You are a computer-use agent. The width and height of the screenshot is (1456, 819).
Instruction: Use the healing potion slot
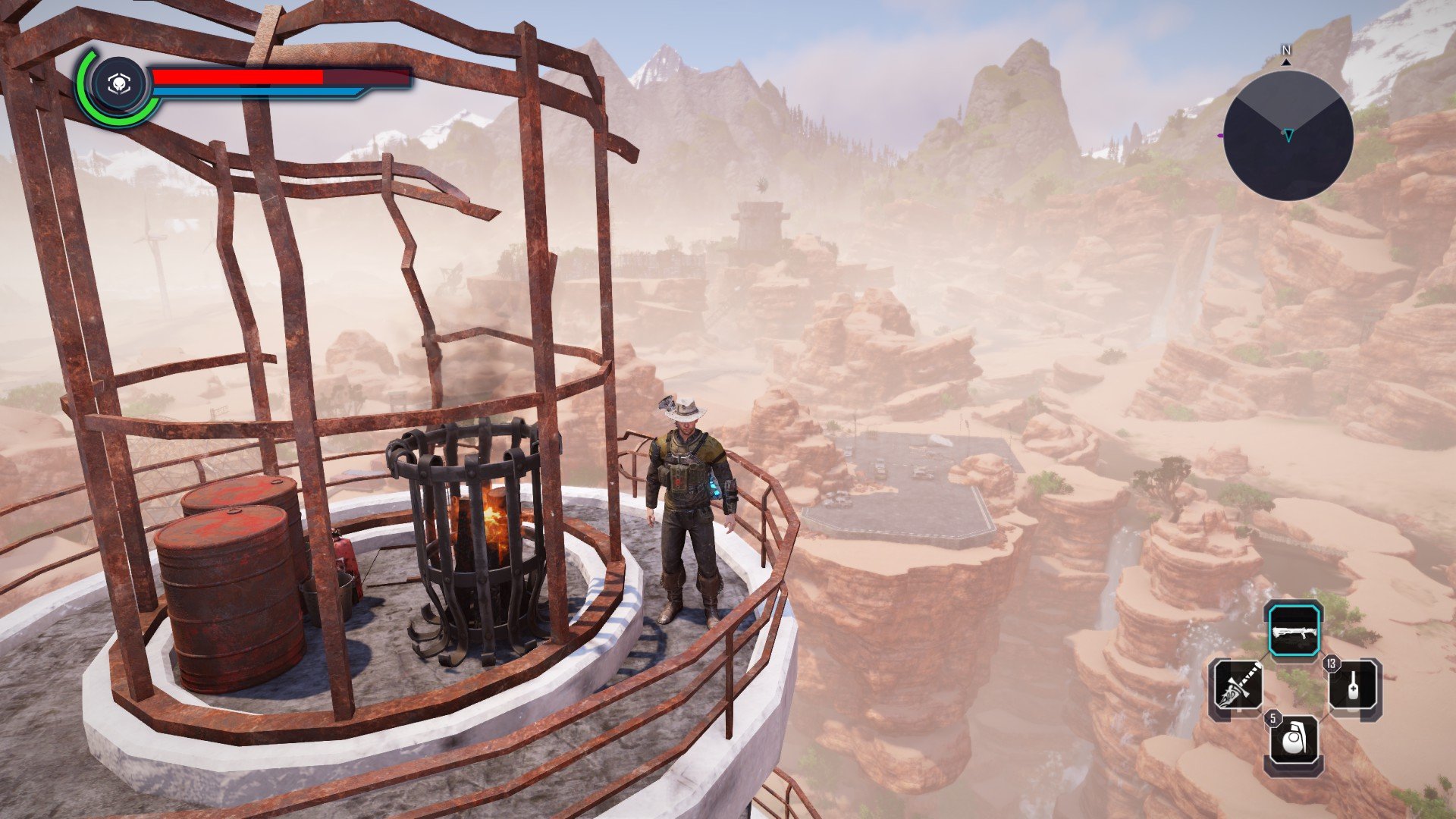click(x=1354, y=688)
